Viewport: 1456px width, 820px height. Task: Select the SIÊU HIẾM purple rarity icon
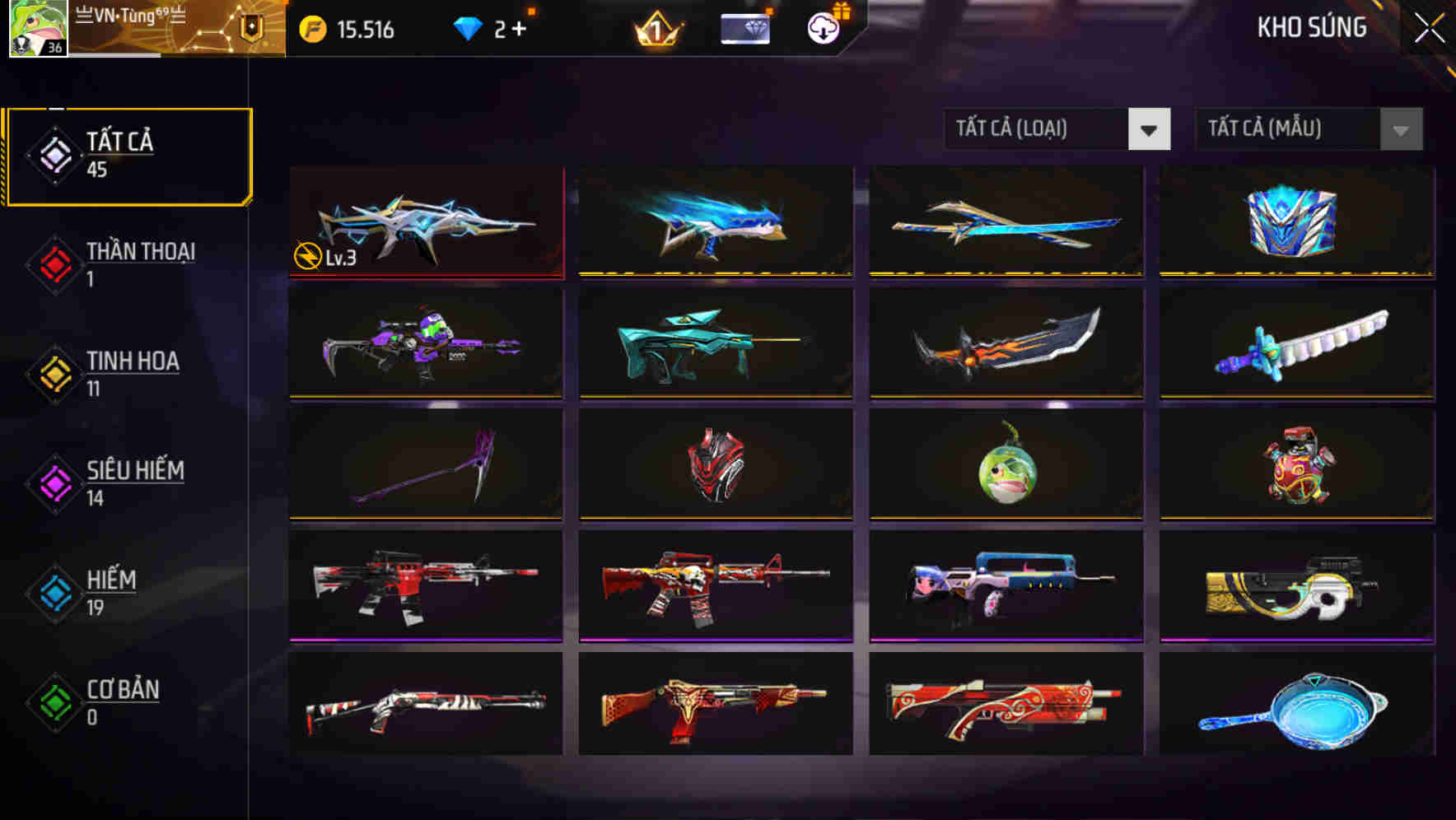pos(54,484)
